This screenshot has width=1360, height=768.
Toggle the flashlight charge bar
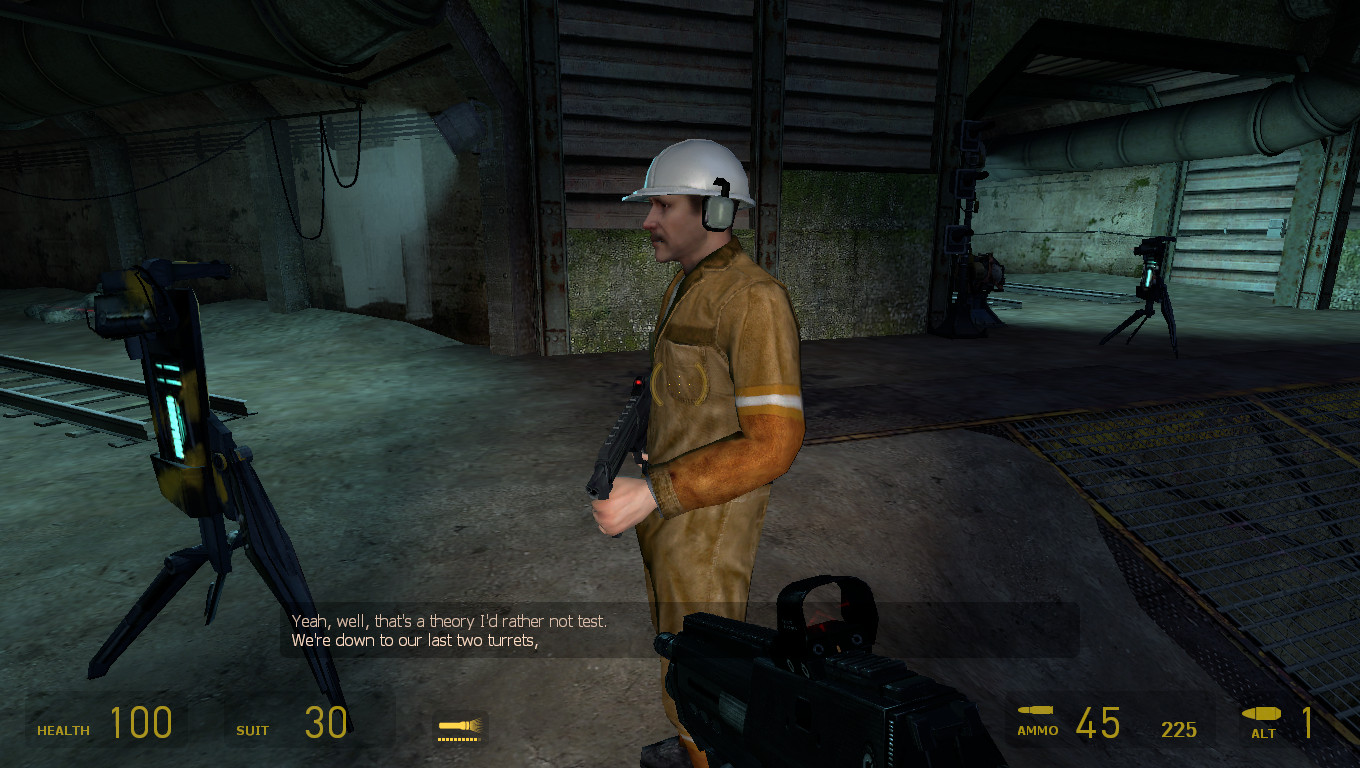click(x=460, y=737)
